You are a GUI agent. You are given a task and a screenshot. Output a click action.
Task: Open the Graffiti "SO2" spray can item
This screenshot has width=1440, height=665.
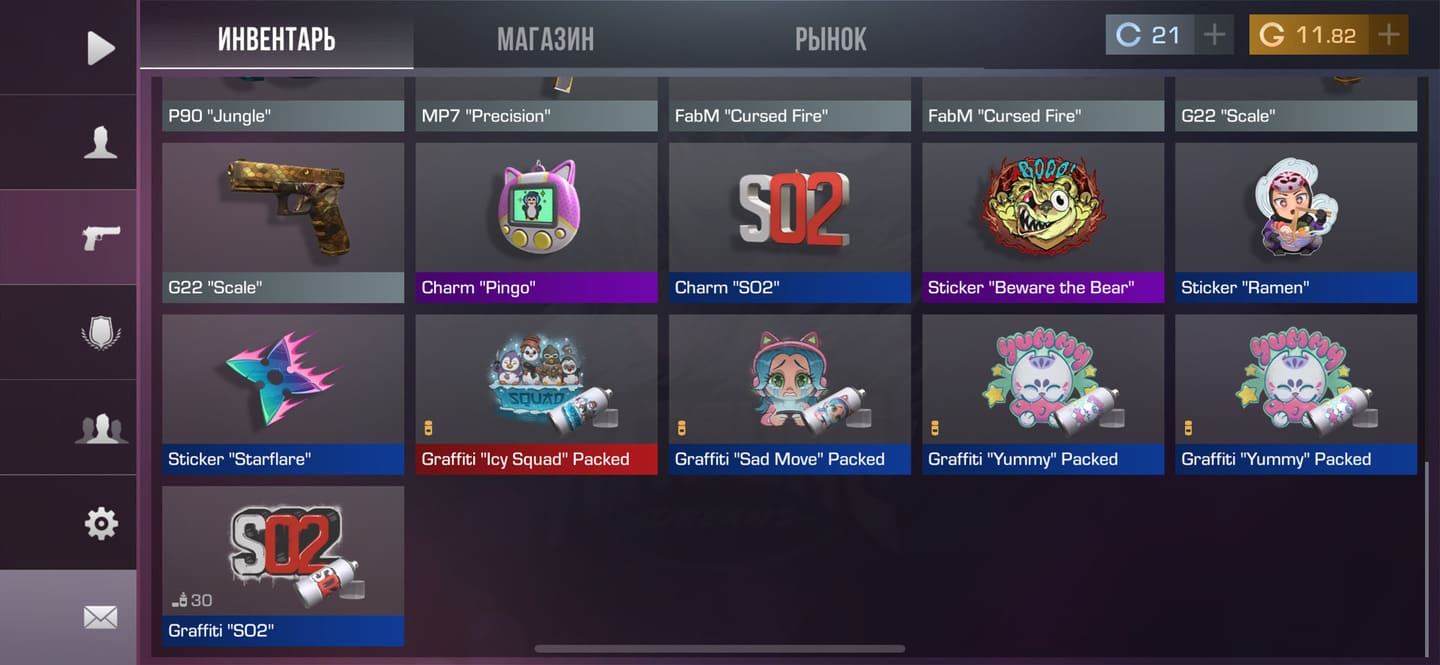(x=283, y=565)
